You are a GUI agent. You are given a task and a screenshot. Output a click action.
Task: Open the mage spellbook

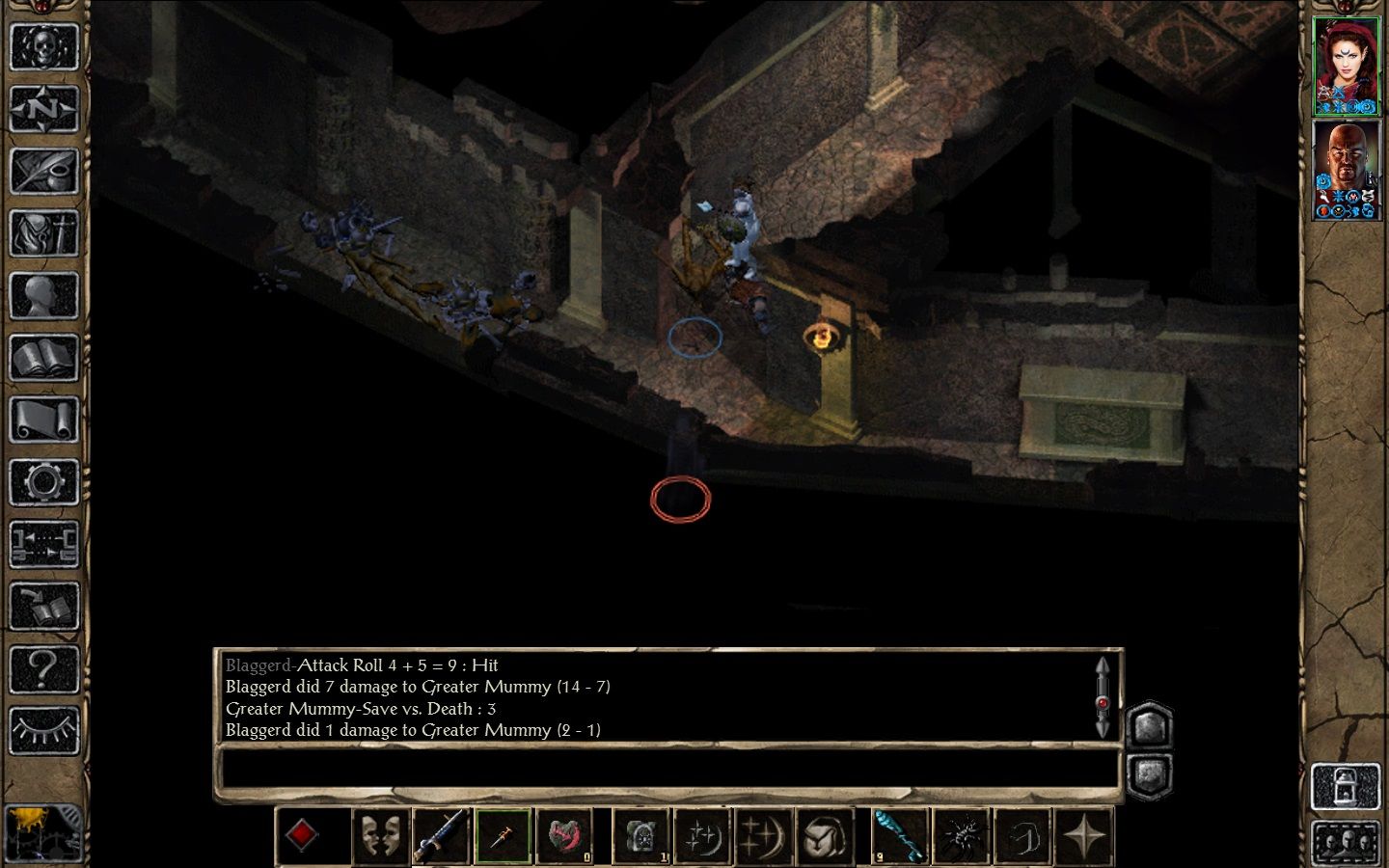click(43, 359)
